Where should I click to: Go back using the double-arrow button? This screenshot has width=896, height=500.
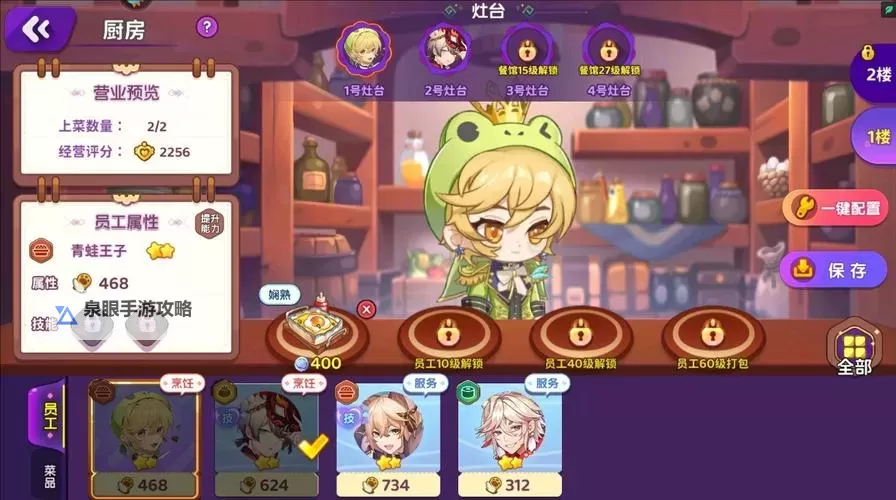coord(36,29)
